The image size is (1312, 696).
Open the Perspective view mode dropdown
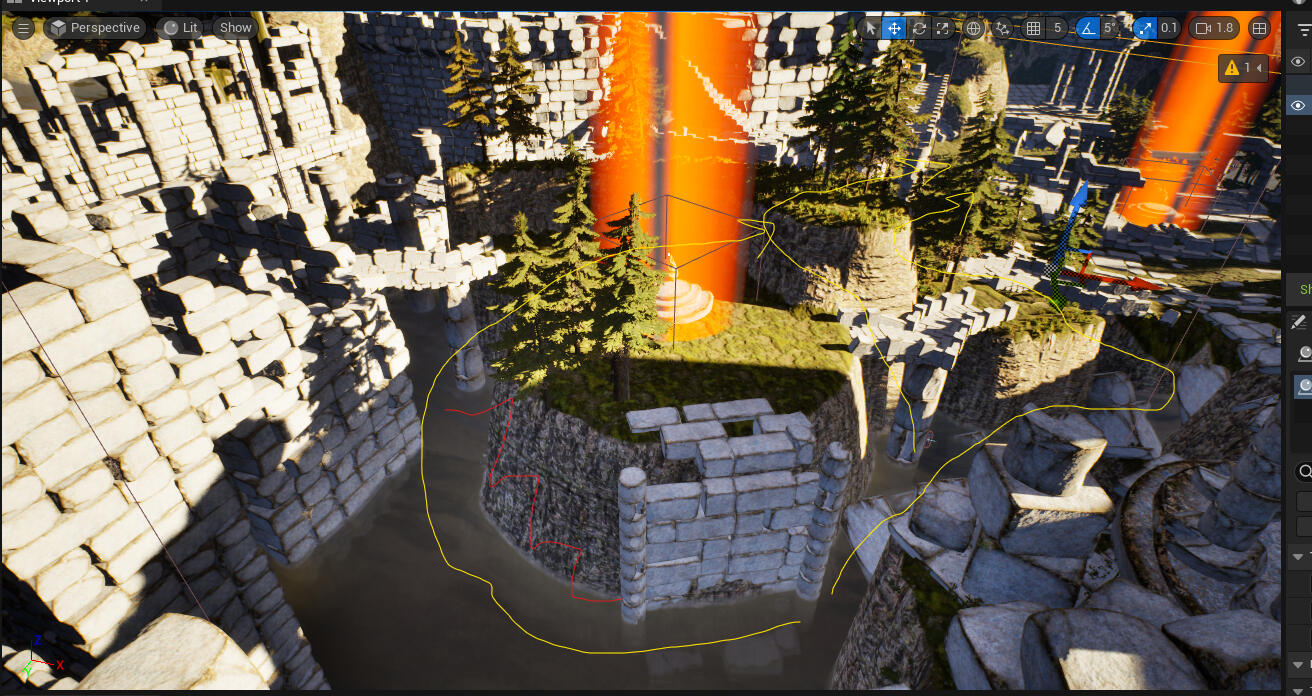pyautogui.click(x=94, y=28)
